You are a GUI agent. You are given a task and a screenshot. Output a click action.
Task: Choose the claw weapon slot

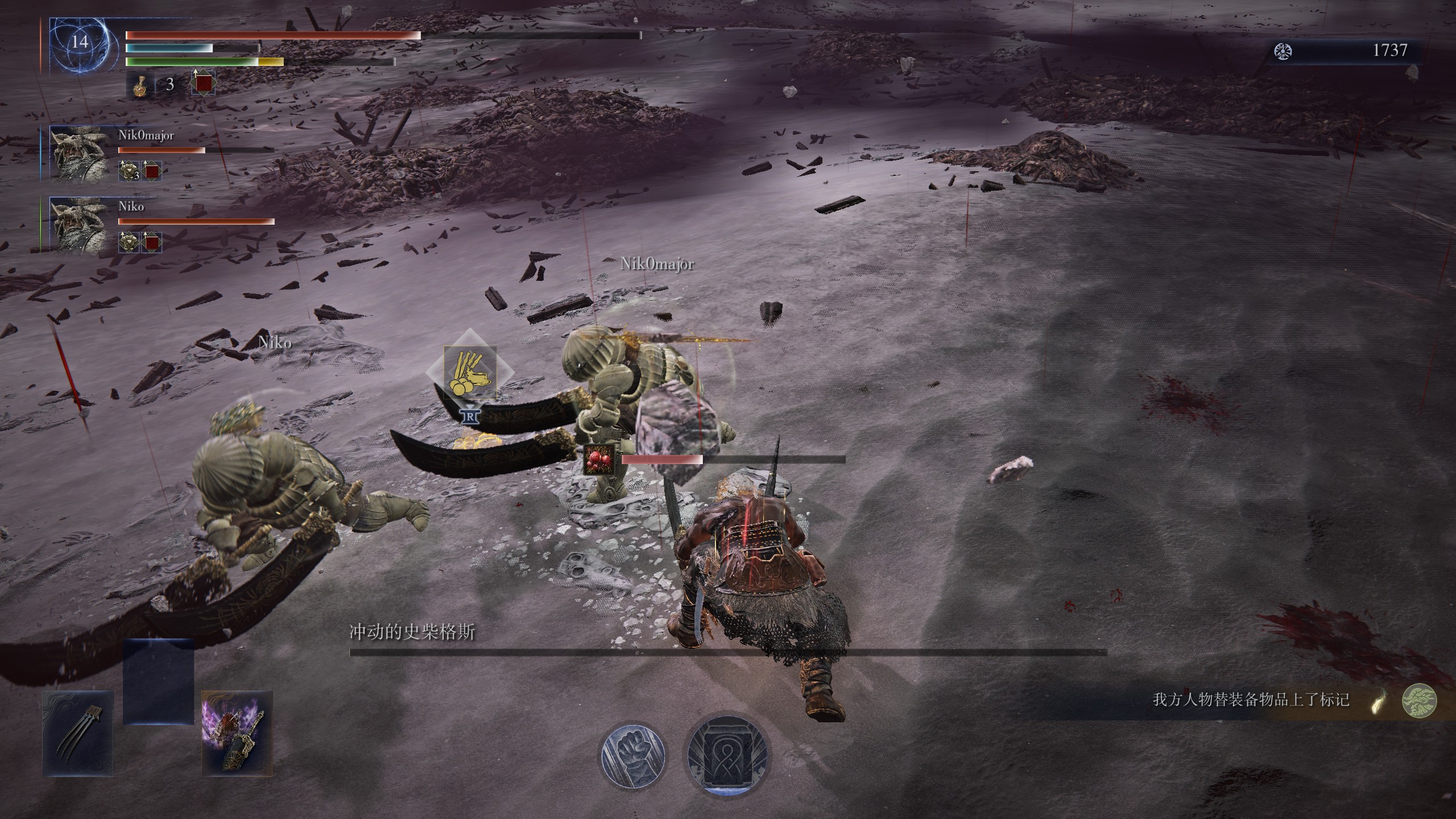[78, 733]
